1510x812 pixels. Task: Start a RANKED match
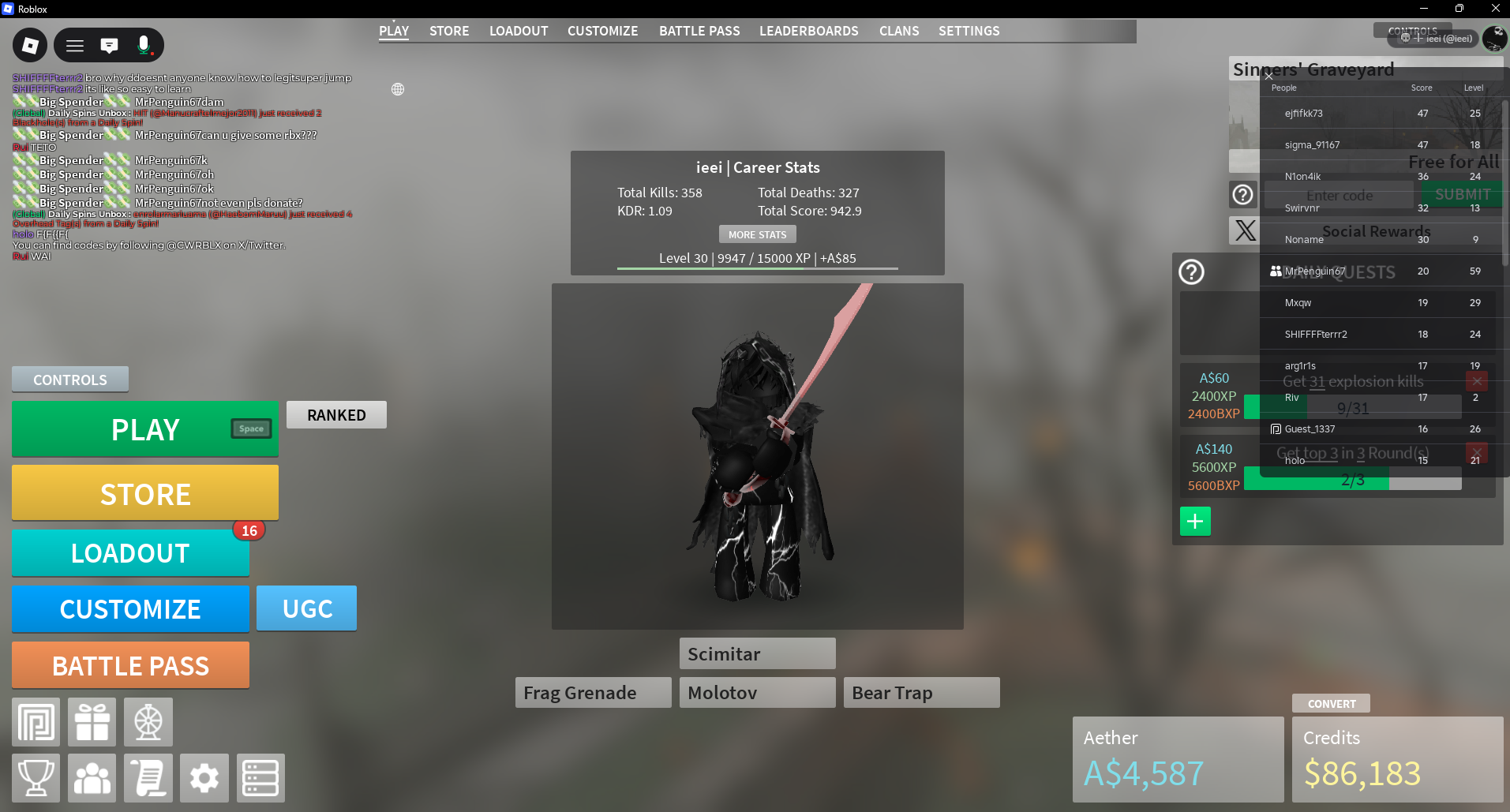click(x=336, y=415)
